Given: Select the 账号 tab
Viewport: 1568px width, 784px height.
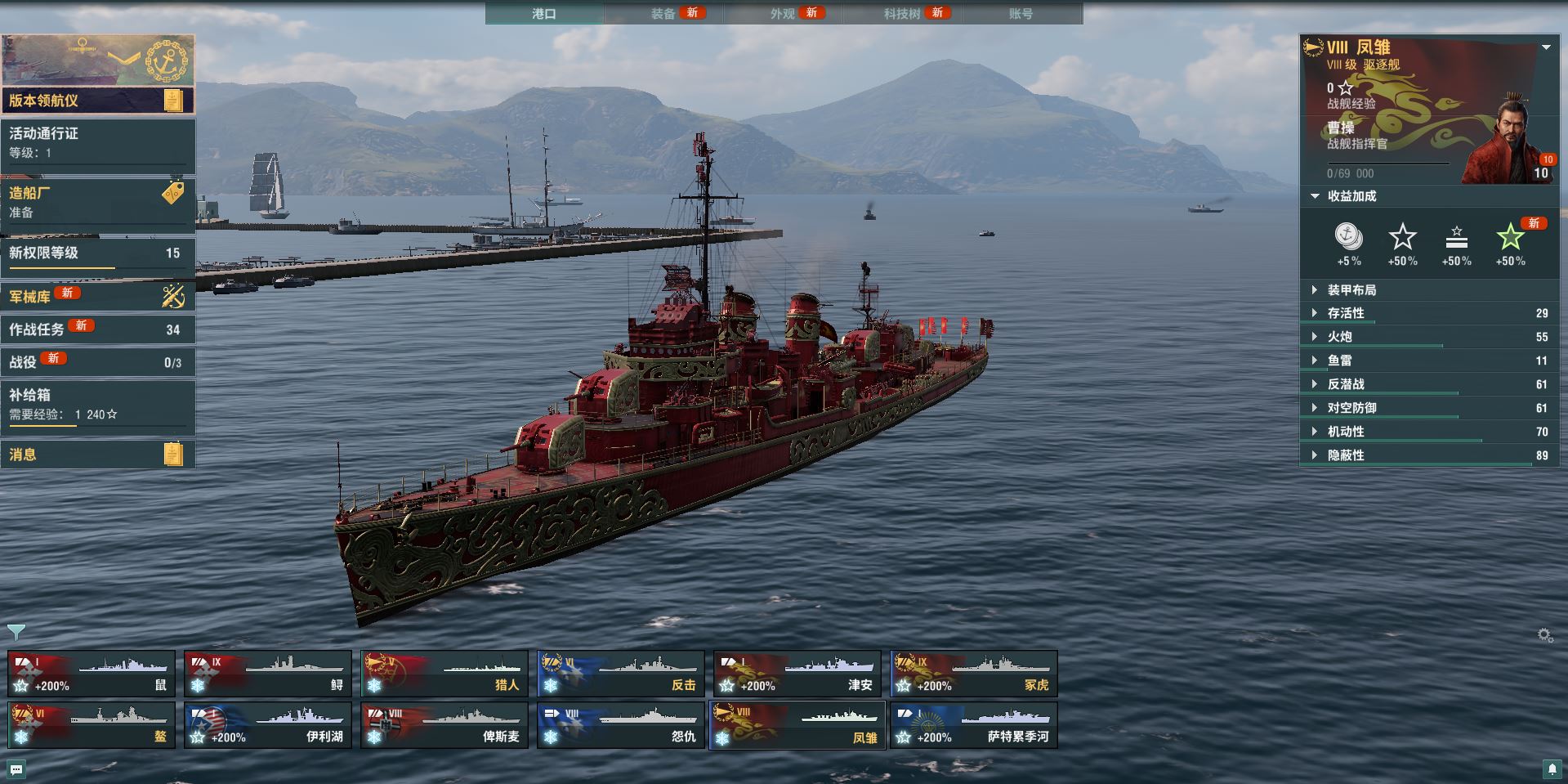Looking at the screenshot, I should pyautogui.click(x=1021, y=13).
